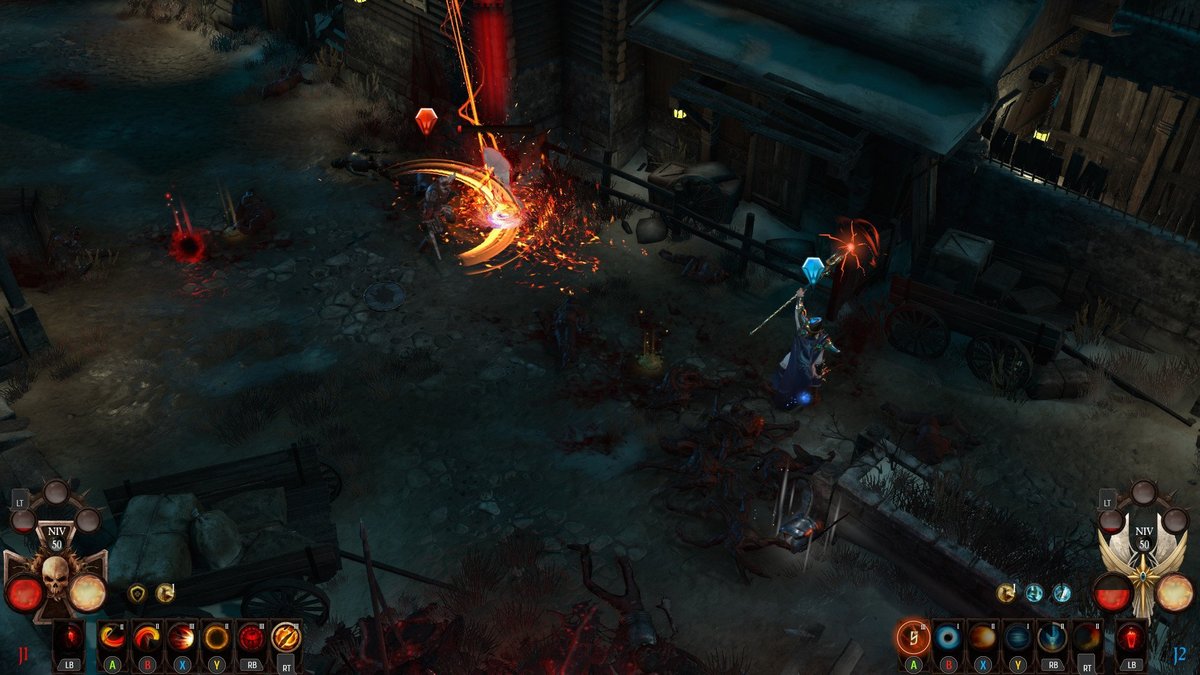This screenshot has height=675, width=1200.
Task: Cast player one's red burst impact skill
Action: click(x=181, y=636)
